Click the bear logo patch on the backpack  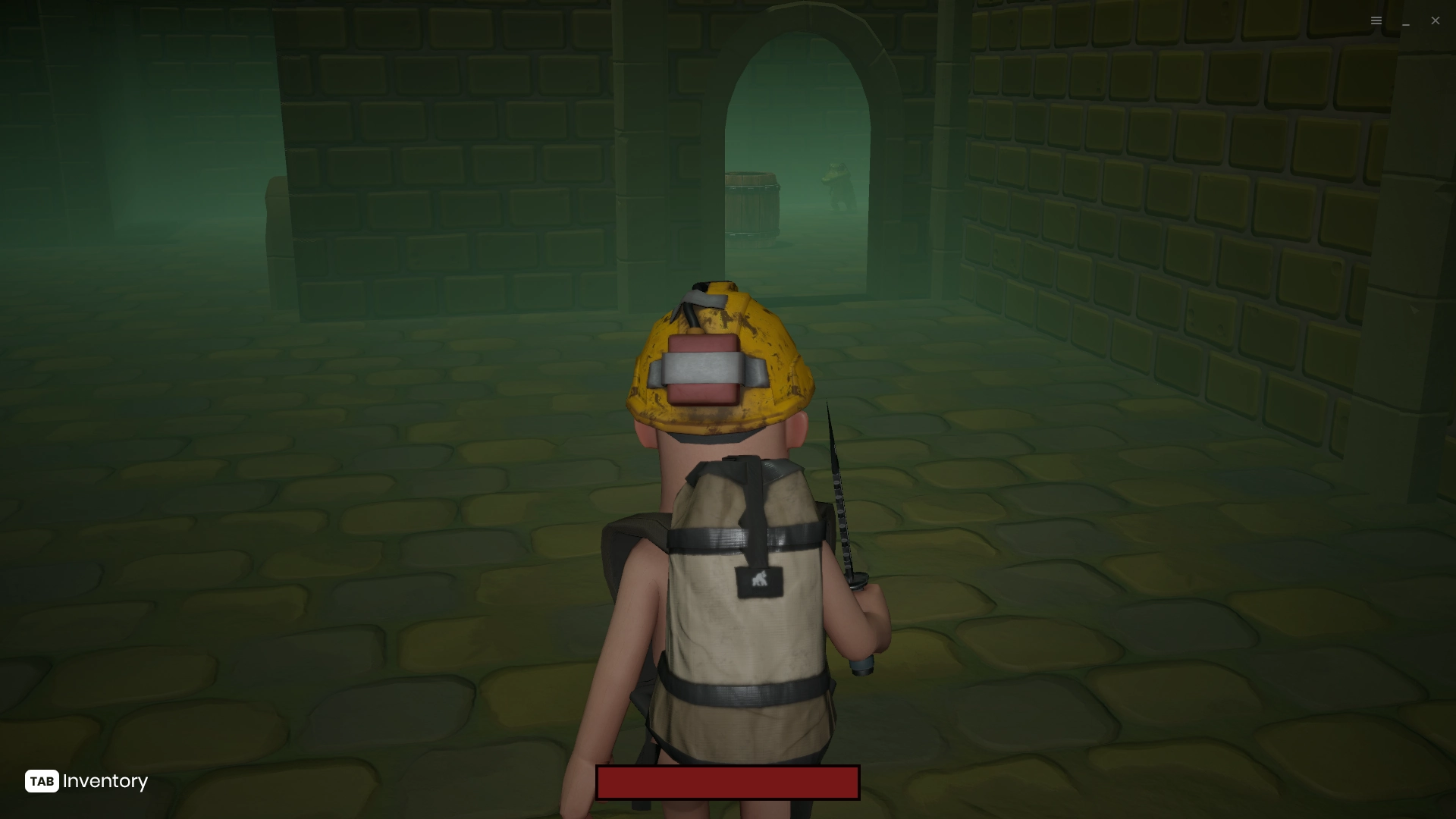758,581
